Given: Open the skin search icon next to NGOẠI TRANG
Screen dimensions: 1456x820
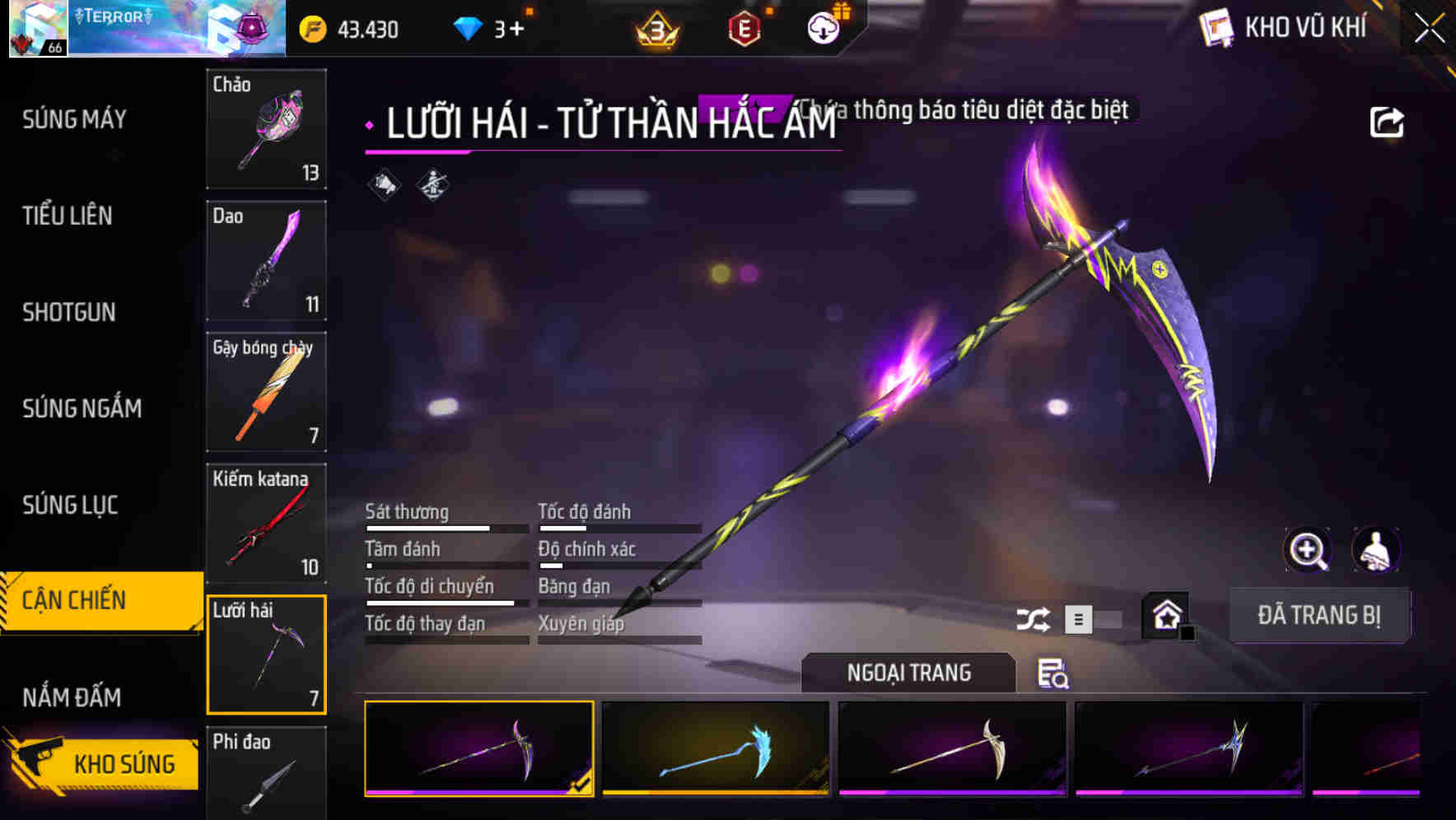Looking at the screenshot, I should pyautogui.click(x=1055, y=674).
